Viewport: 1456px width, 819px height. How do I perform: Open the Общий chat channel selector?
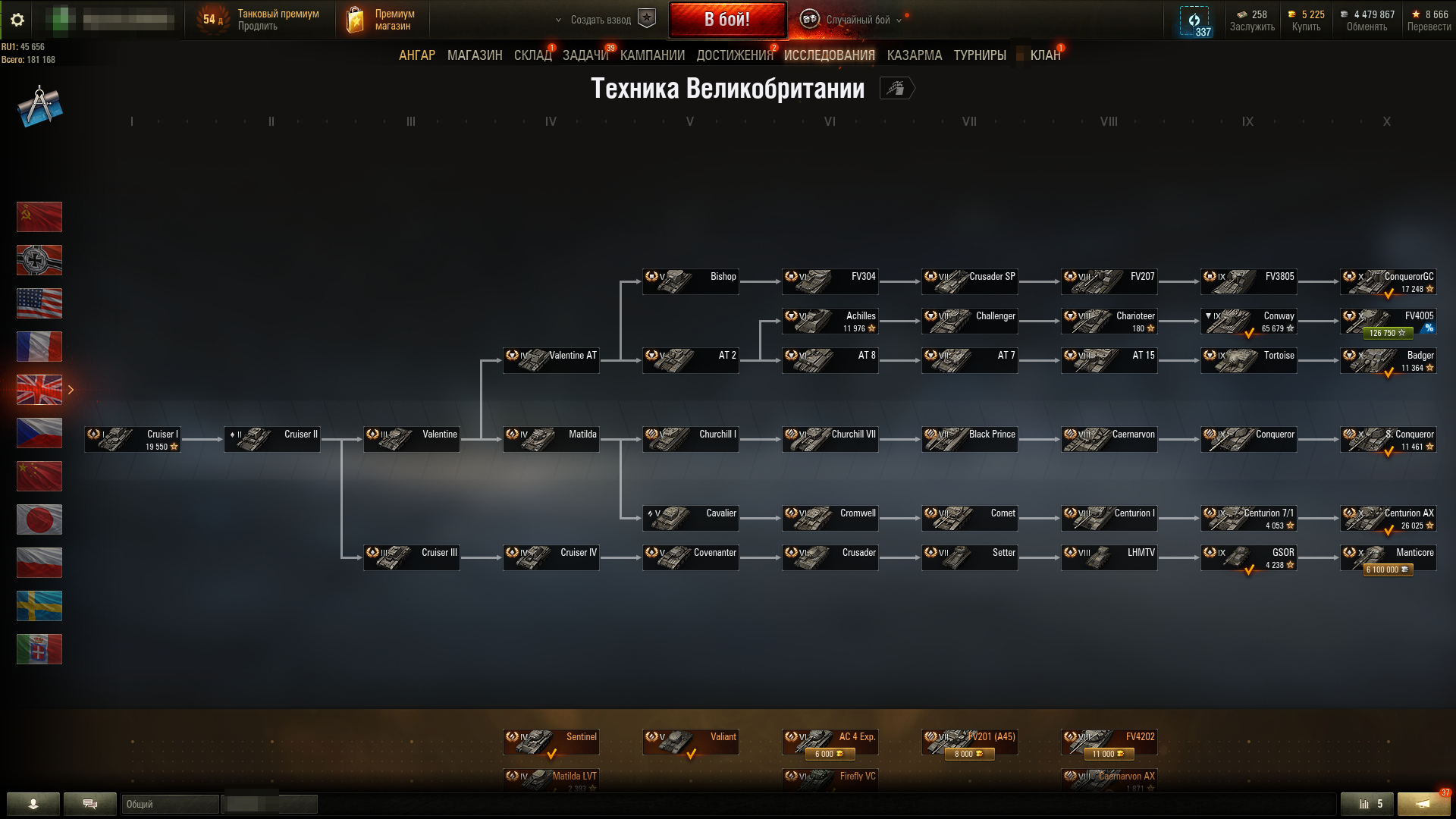168,805
